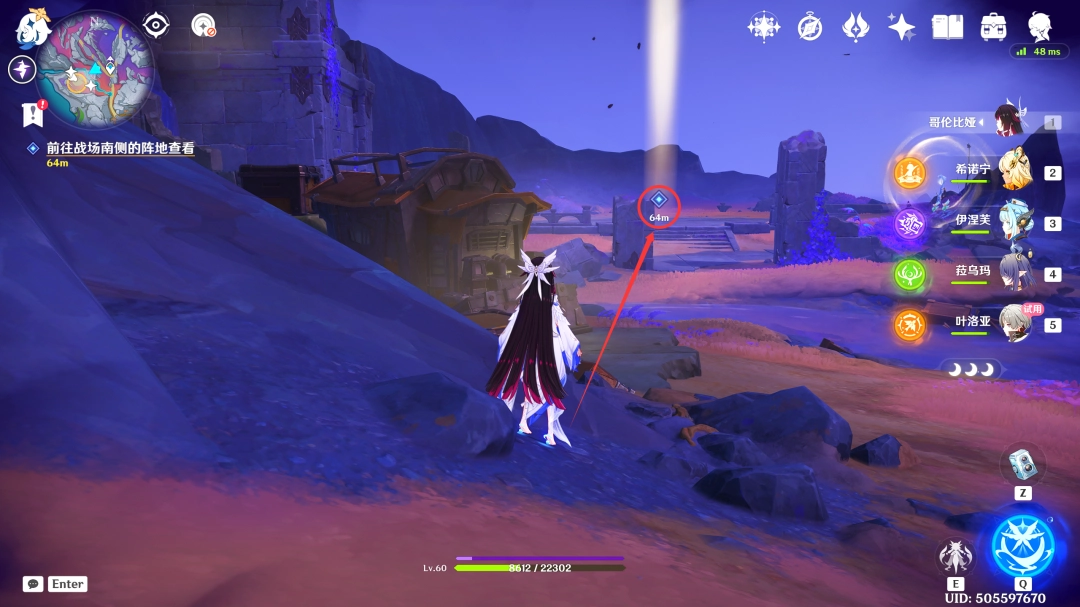The image size is (1080, 607).
Task: Open the chat box
Action: pyautogui.click(x=33, y=583)
